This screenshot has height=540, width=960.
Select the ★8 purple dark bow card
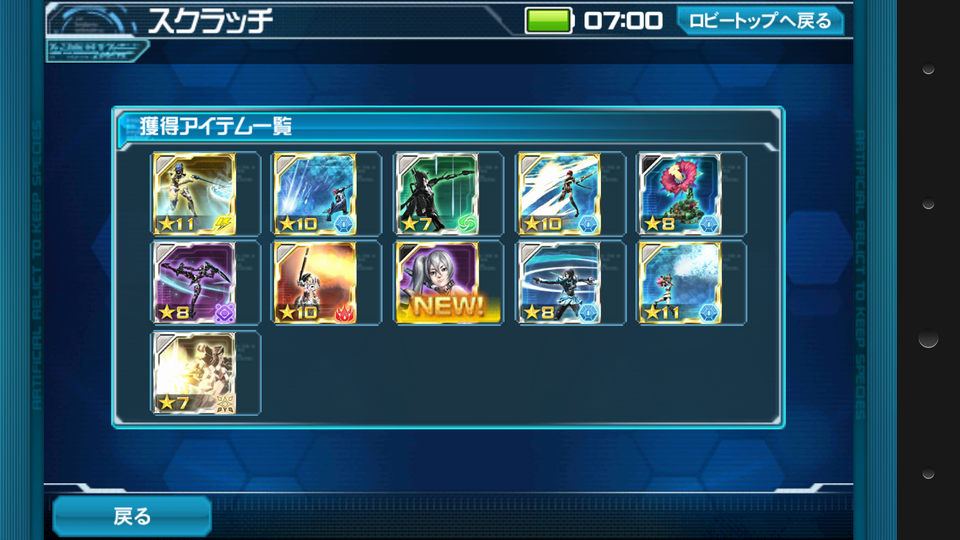(x=195, y=283)
